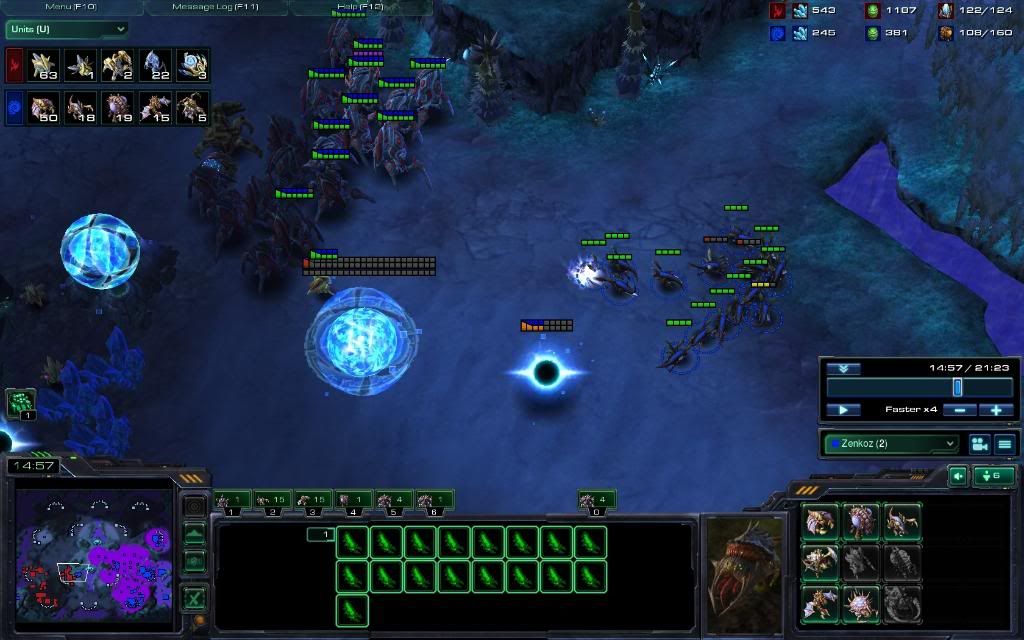
Task: Decrease replay speed with the minus button
Action: pos(960,410)
